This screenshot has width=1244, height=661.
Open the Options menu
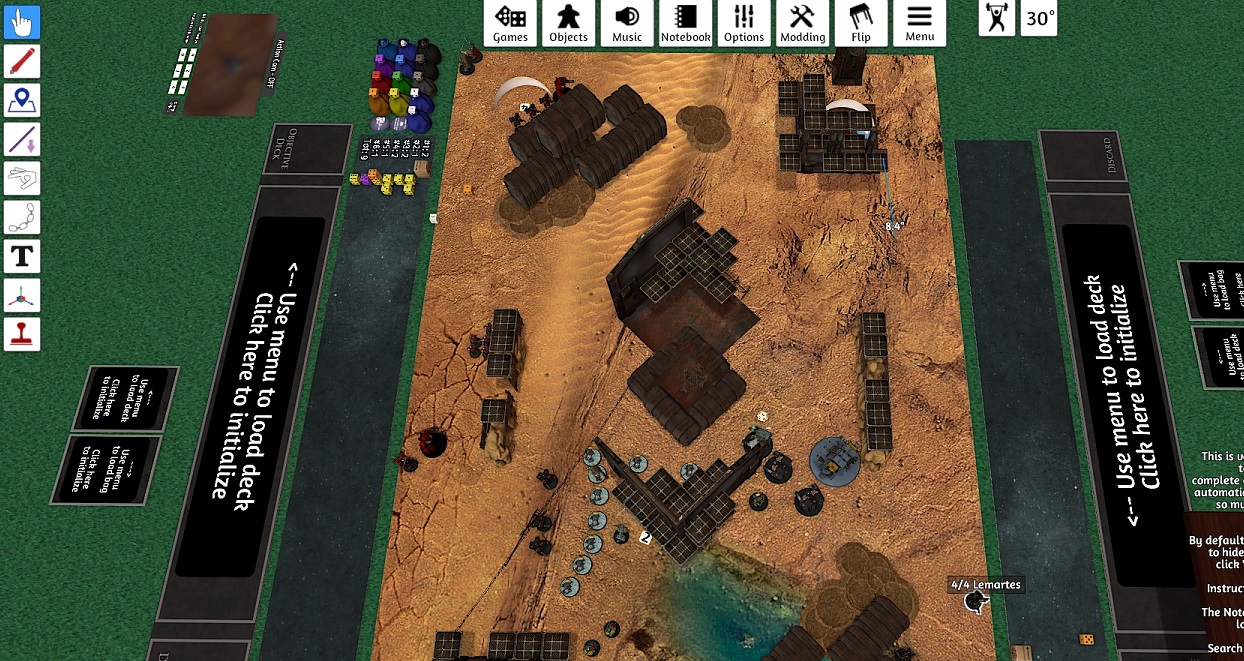click(744, 23)
